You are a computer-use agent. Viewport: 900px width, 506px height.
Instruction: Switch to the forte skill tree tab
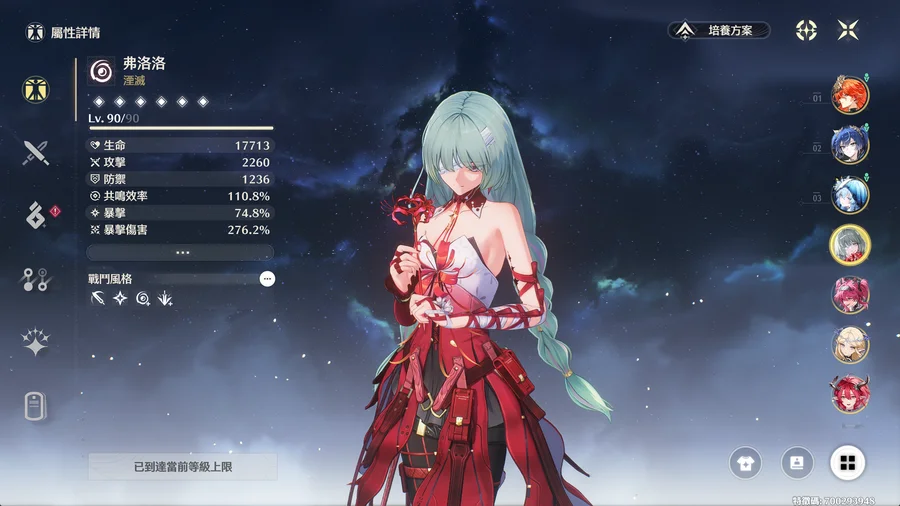coord(37,280)
